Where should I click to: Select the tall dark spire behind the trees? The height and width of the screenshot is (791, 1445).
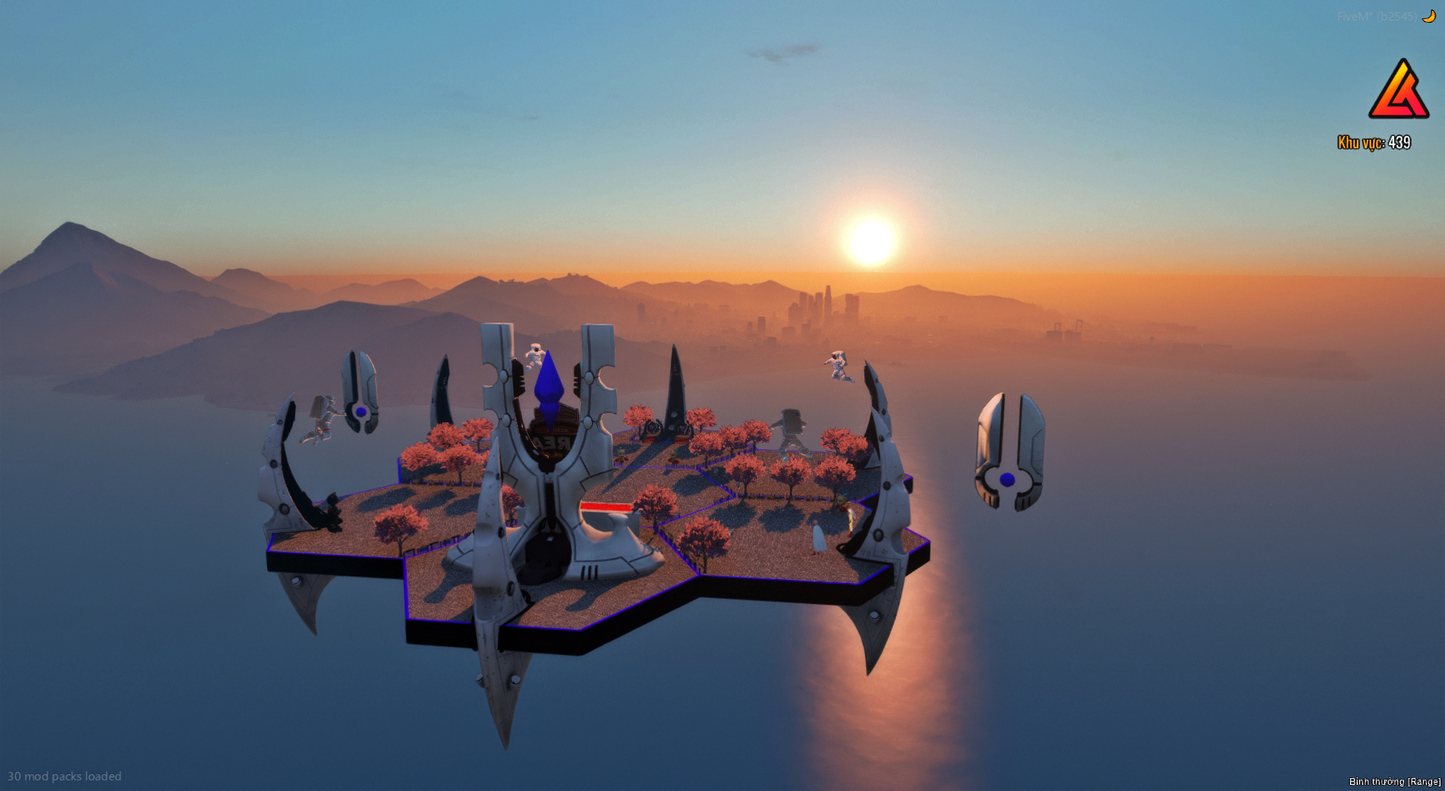pyautogui.click(x=672, y=400)
